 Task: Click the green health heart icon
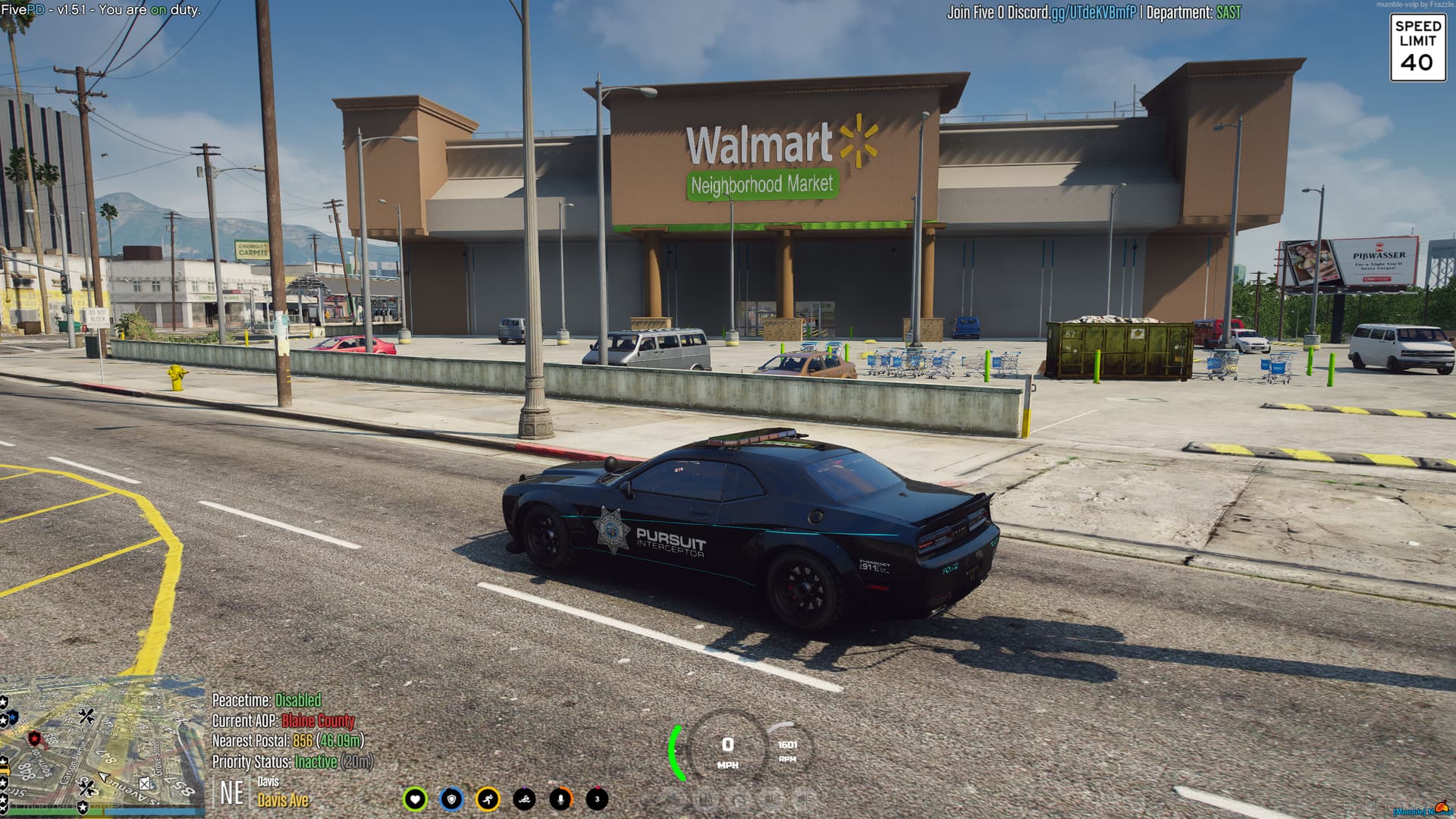pyautogui.click(x=416, y=798)
